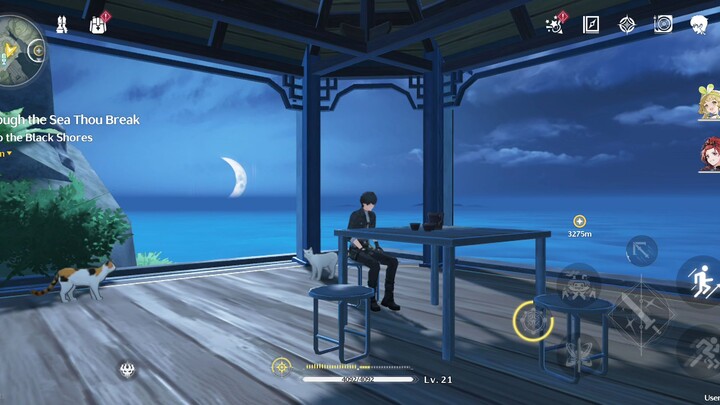Trigger the butterfly-shaped liberation skill button
The width and height of the screenshot is (720, 405).
click(577, 354)
